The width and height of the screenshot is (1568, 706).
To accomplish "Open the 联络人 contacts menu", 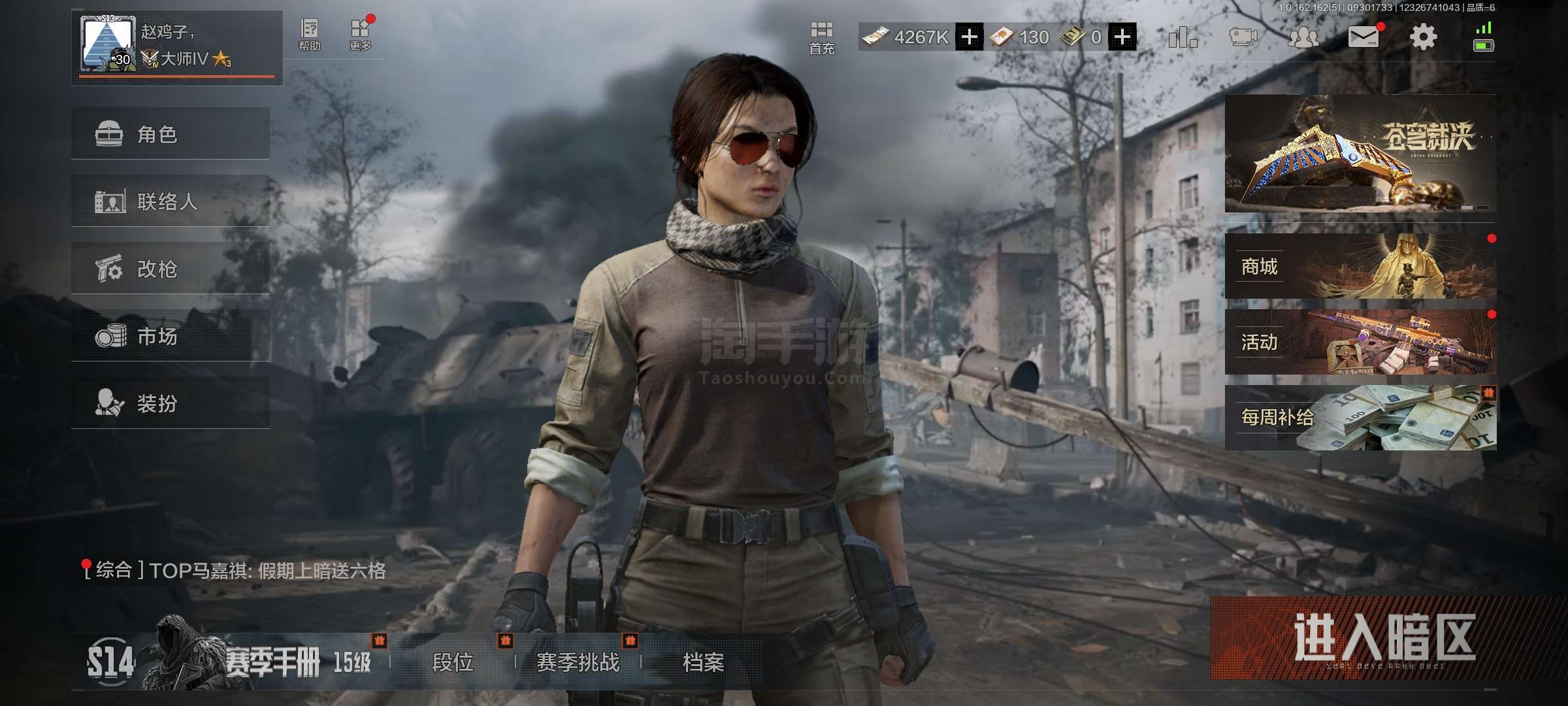I will 170,201.
